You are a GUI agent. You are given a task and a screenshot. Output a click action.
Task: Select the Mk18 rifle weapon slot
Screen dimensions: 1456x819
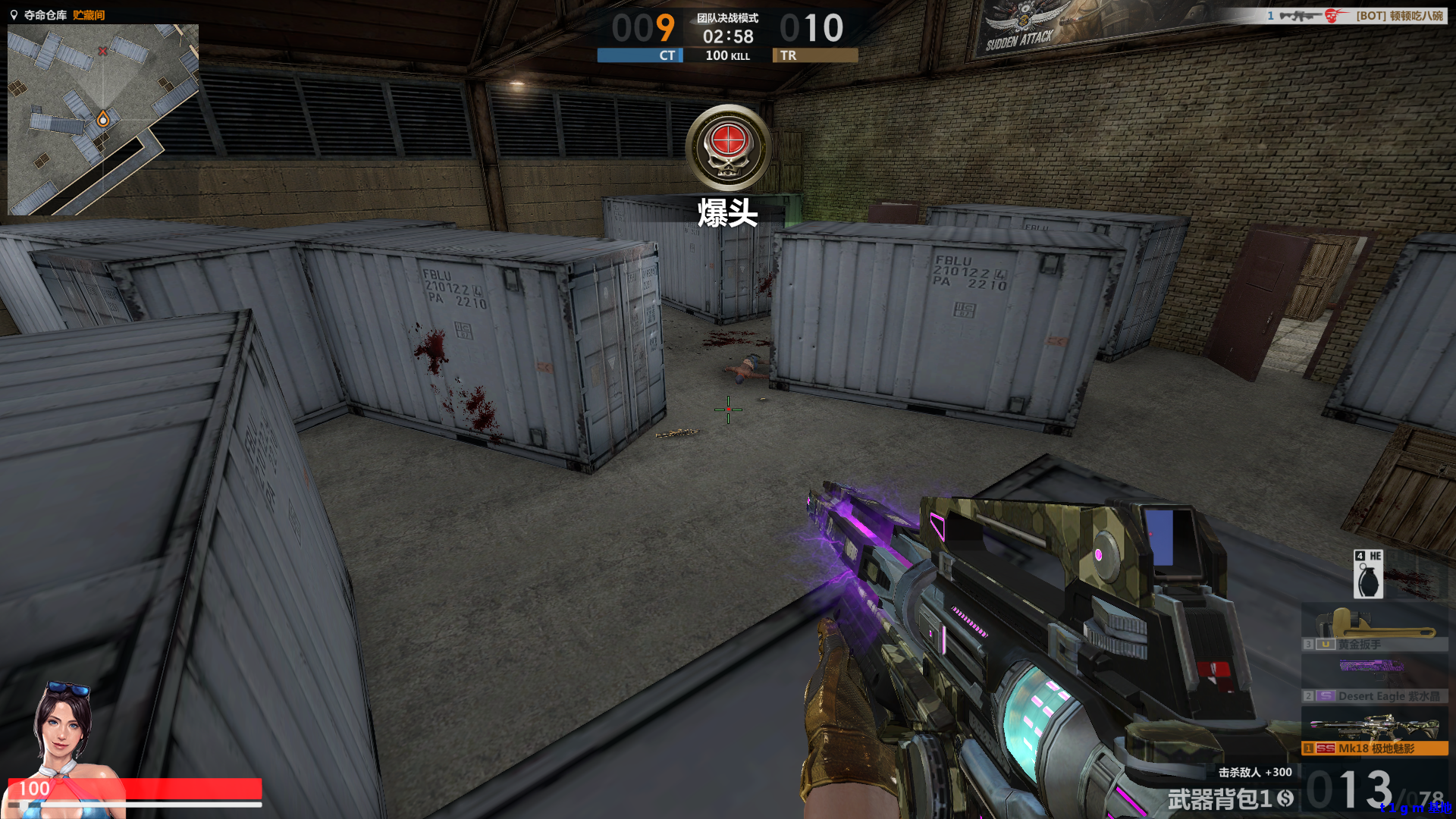[1374, 733]
